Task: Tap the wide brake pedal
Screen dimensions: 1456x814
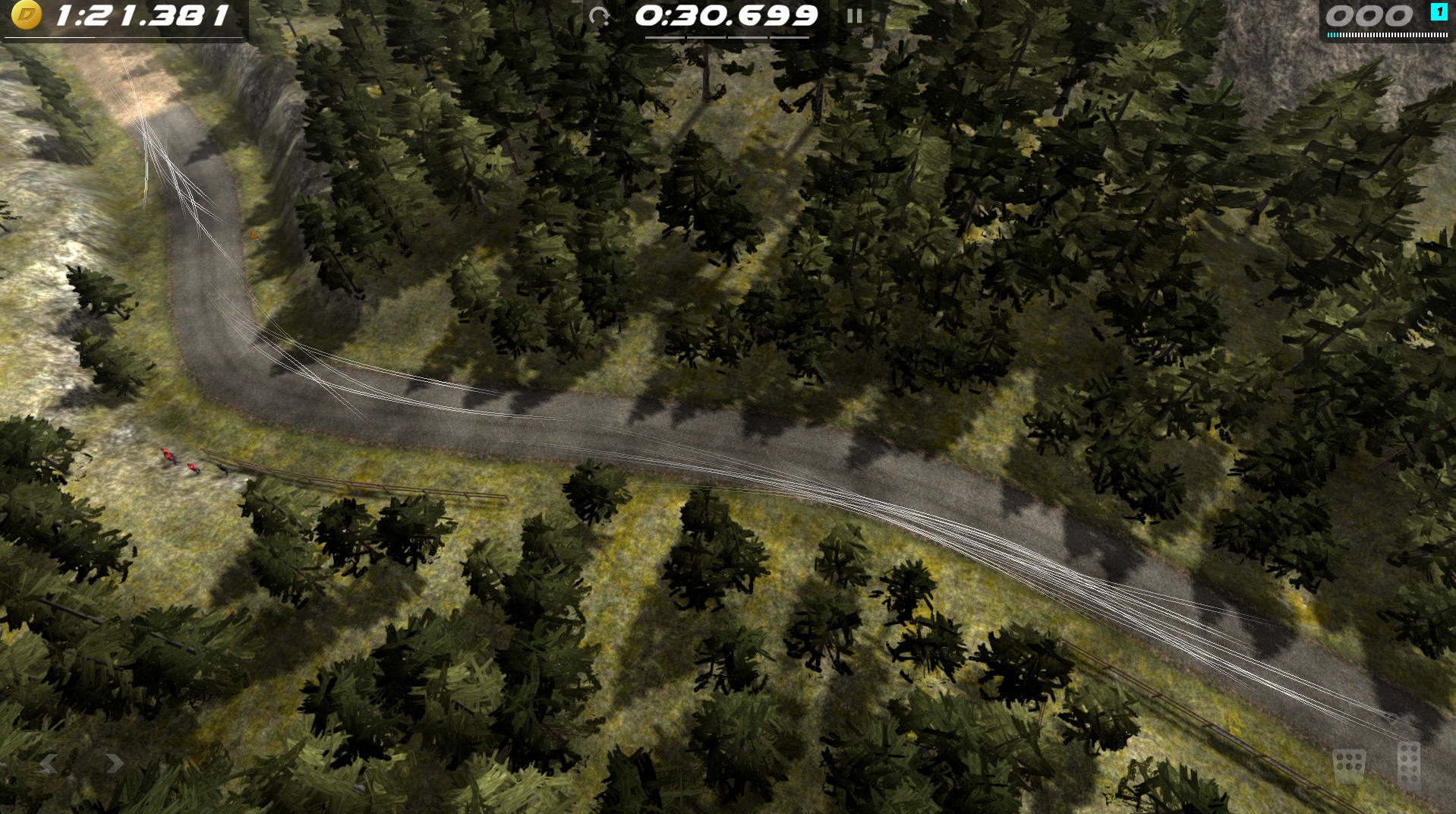Action: (1349, 765)
